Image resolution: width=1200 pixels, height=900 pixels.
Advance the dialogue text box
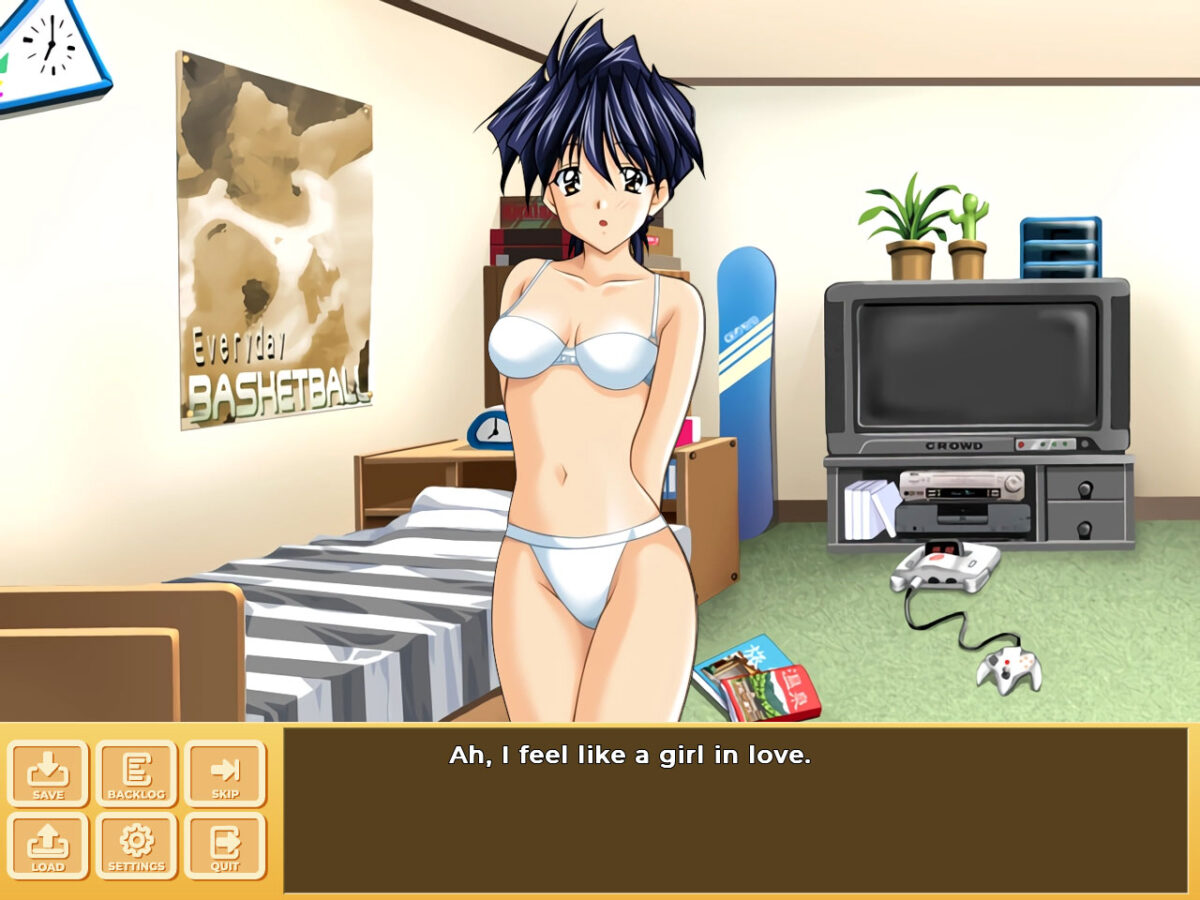(x=735, y=810)
